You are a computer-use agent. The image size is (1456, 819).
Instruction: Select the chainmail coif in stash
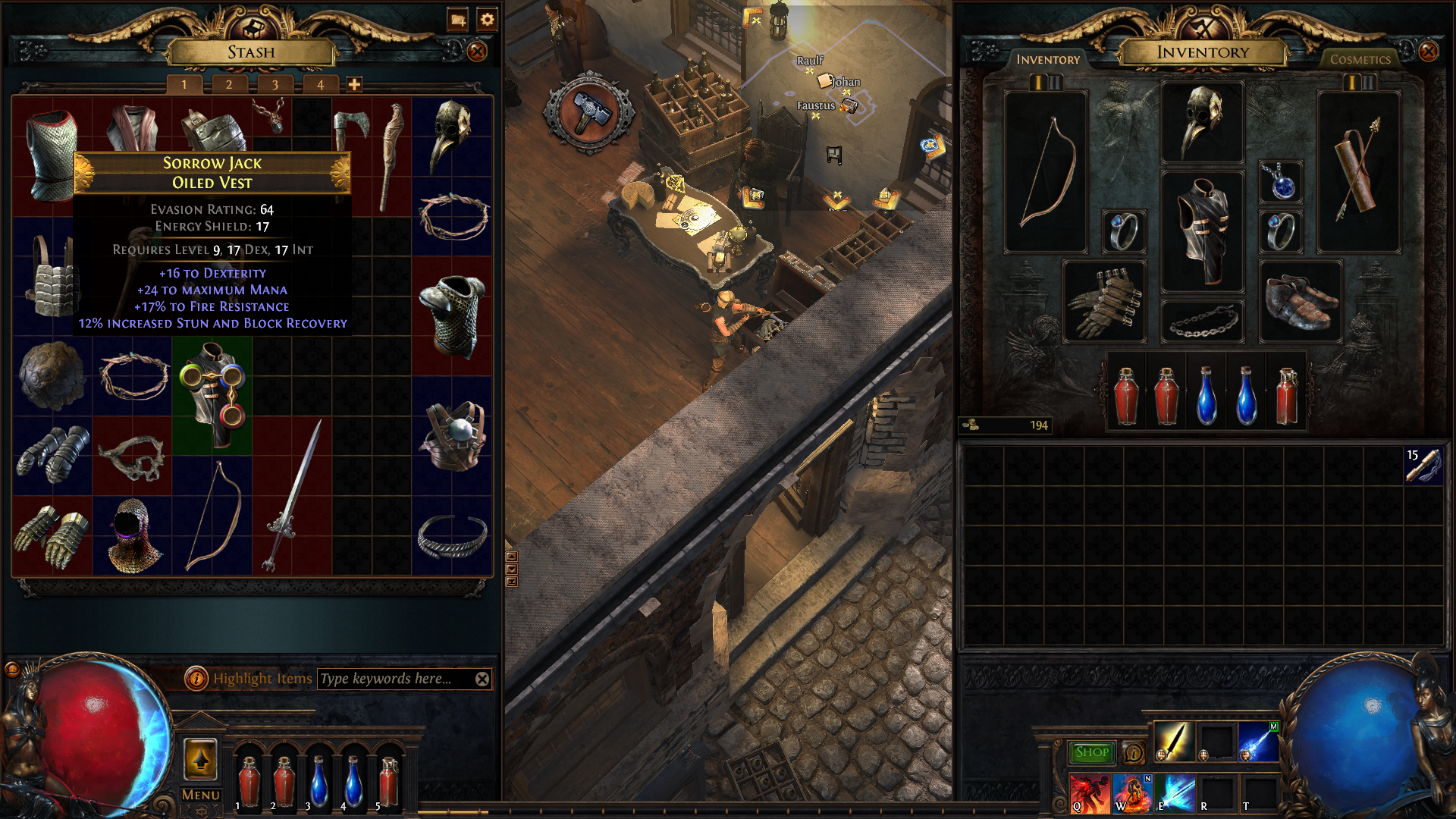coord(133,535)
